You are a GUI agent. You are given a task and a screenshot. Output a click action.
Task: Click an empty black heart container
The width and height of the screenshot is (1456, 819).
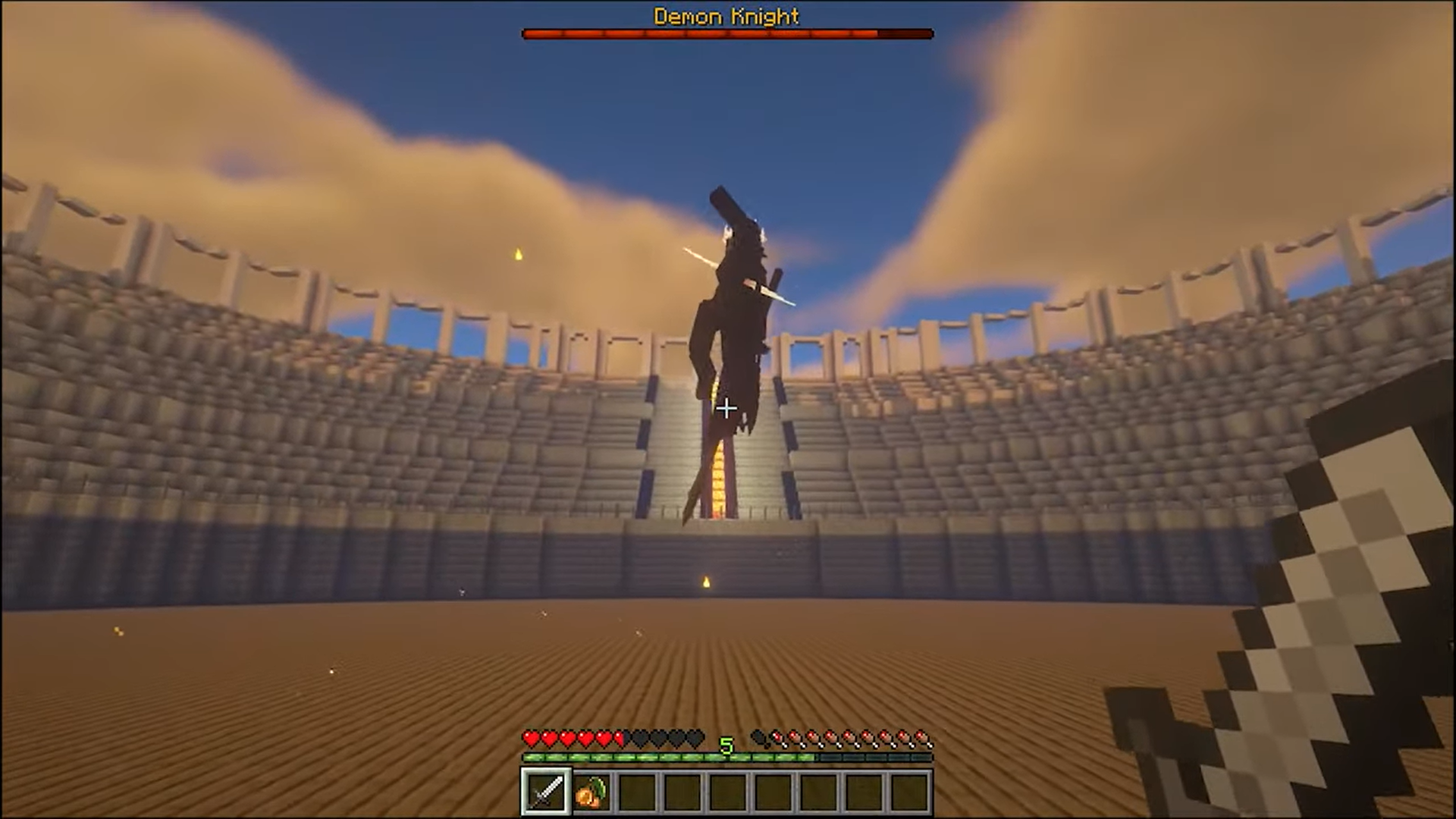tap(658, 739)
